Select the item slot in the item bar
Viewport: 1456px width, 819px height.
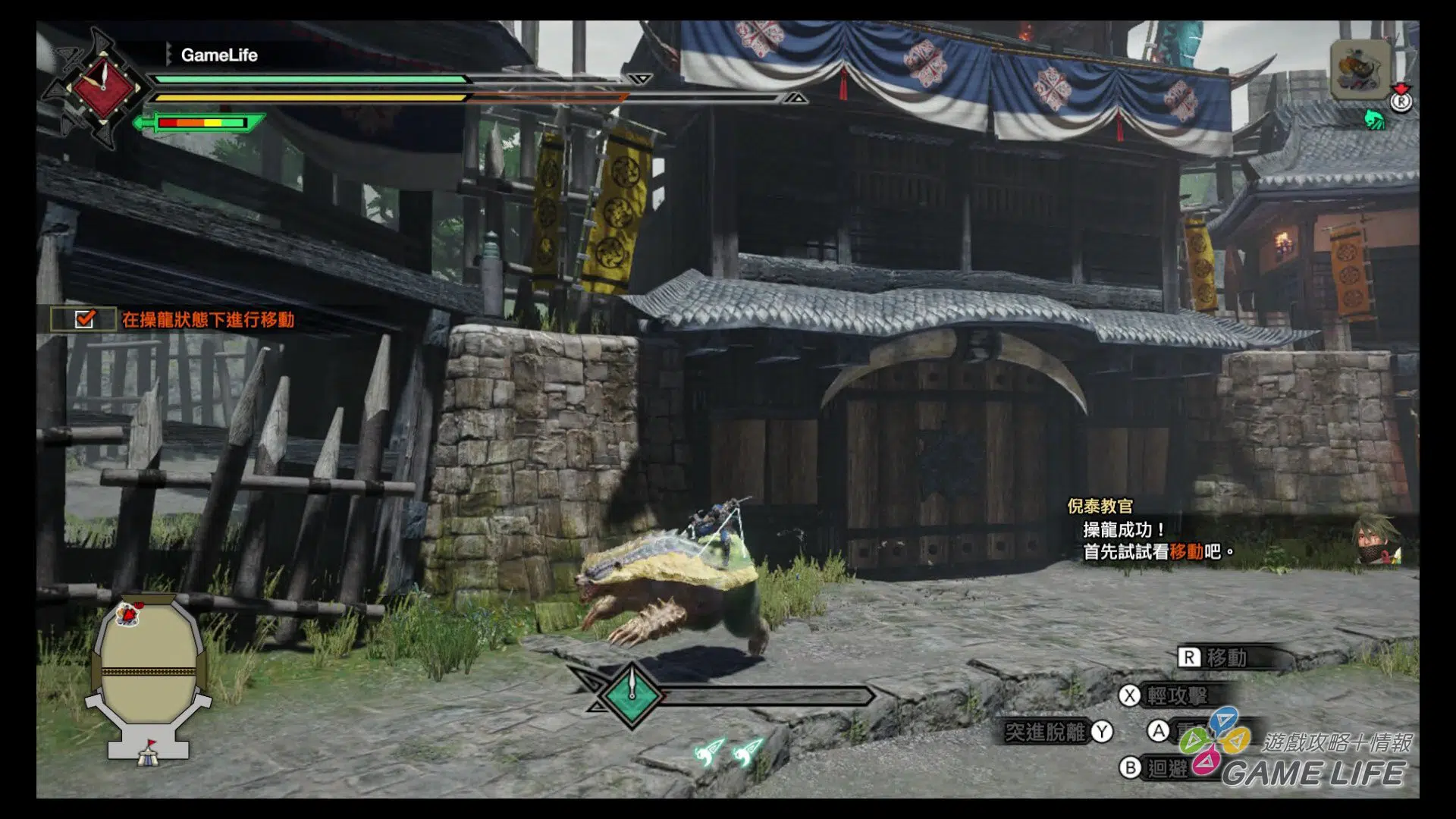[x=1360, y=70]
